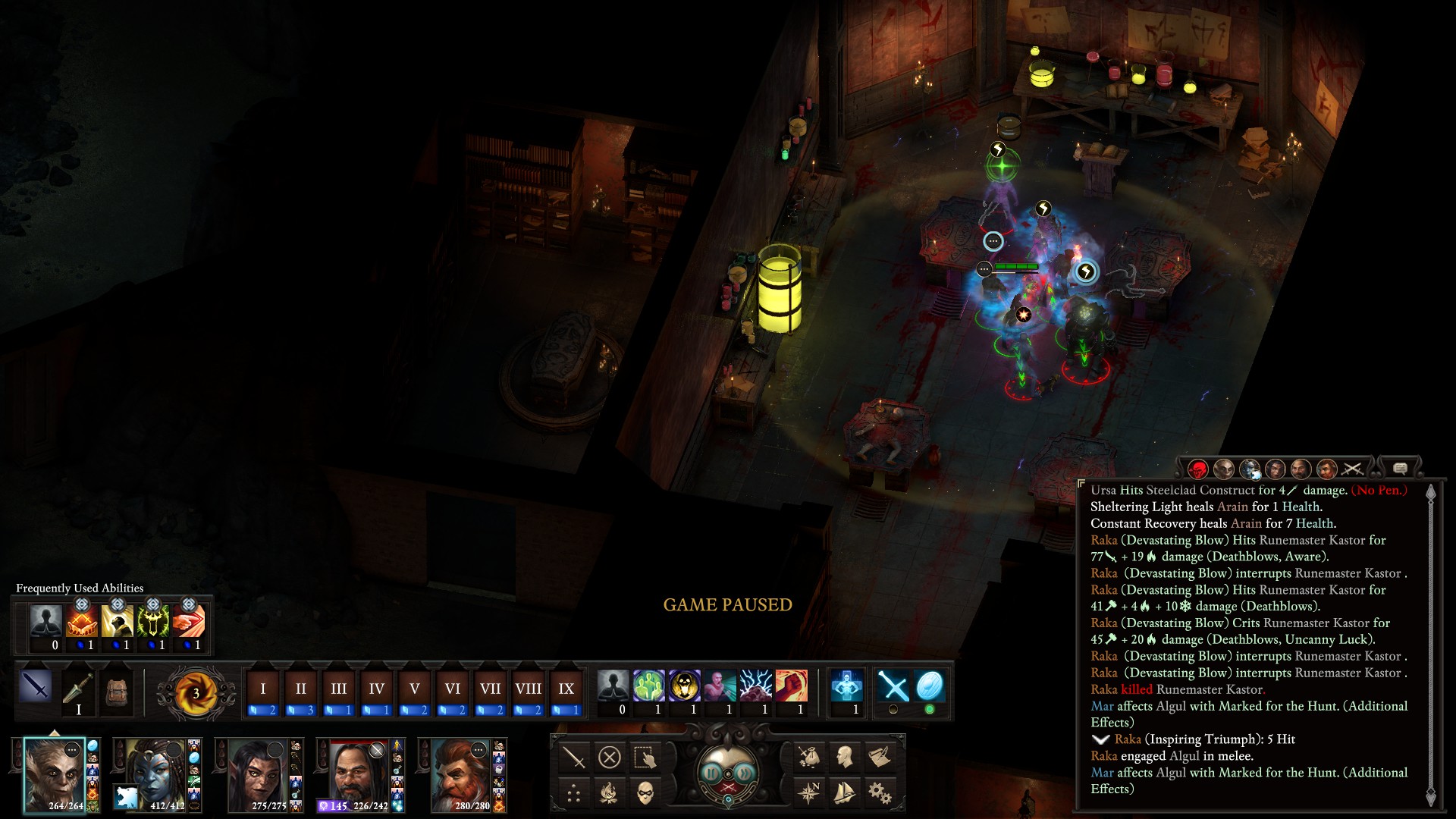Show combat log crossed swords filter
The height and width of the screenshot is (819, 1456).
1352,469
